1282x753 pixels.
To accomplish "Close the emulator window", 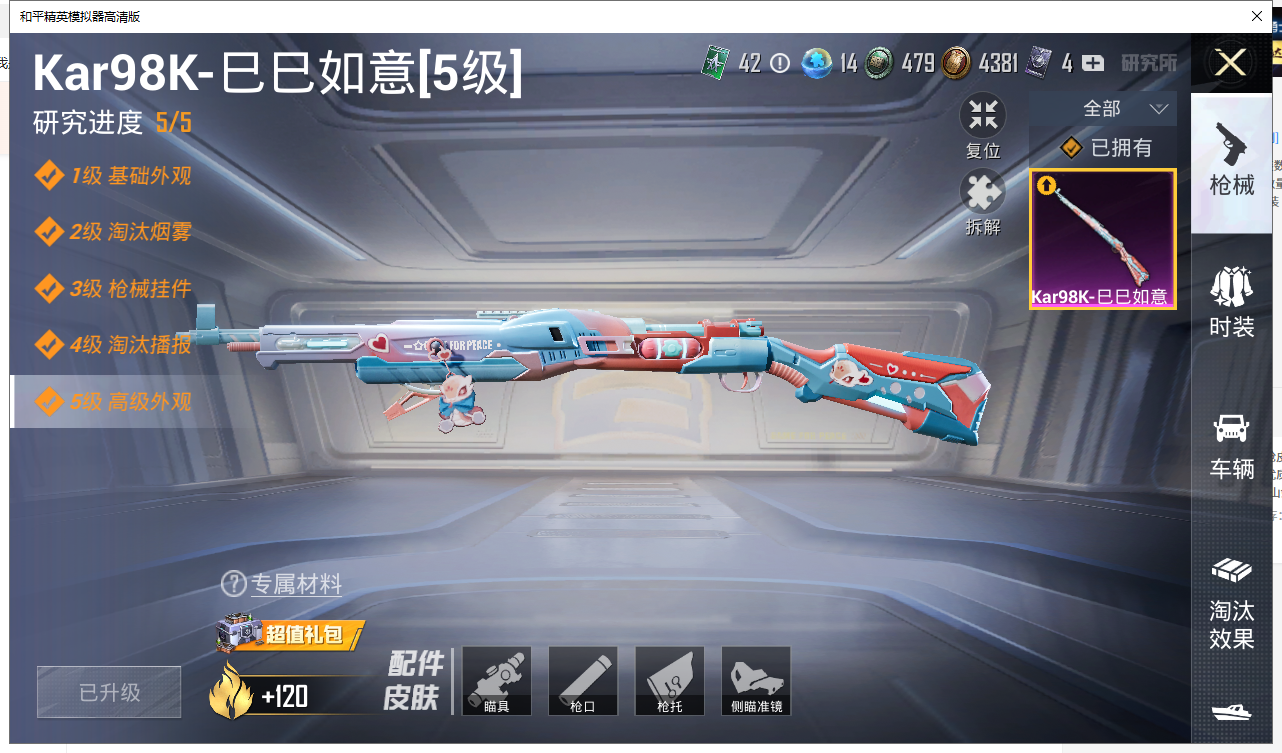I will coord(1257,16).
